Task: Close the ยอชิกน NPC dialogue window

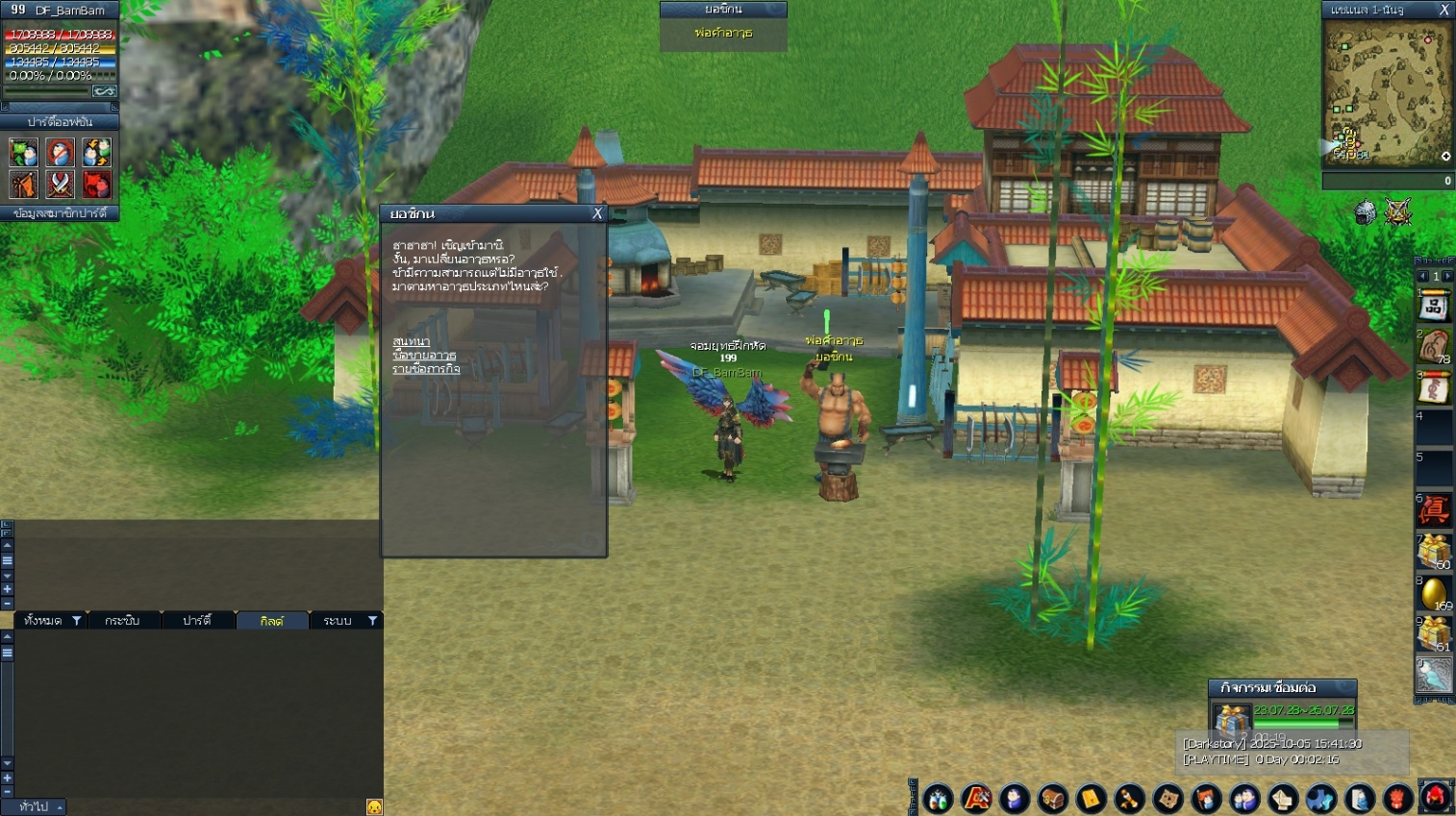Action: pyautogui.click(x=597, y=213)
